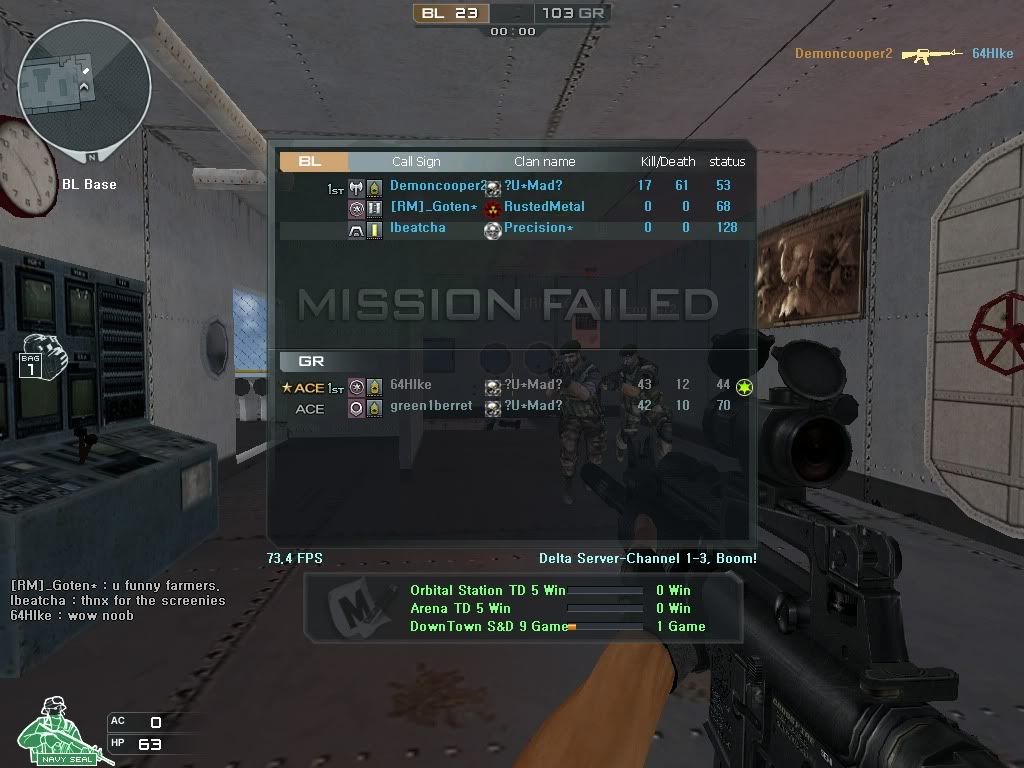
Task: Click the circular minimap
Action: 84,88
